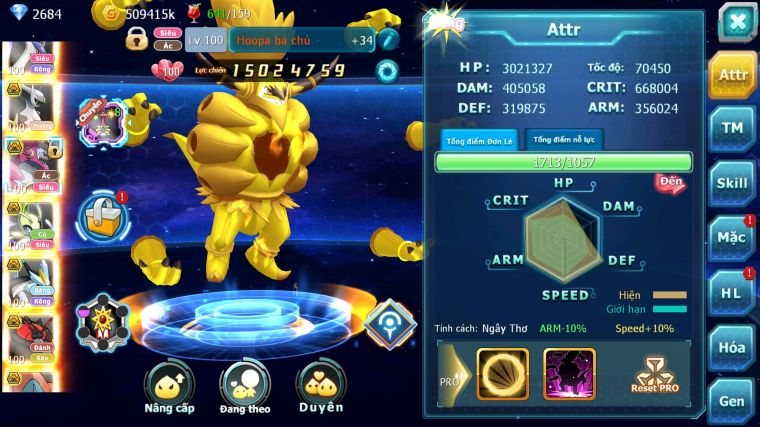Refresh the Lực chiến power value
760x427 pixels.
click(x=386, y=71)
